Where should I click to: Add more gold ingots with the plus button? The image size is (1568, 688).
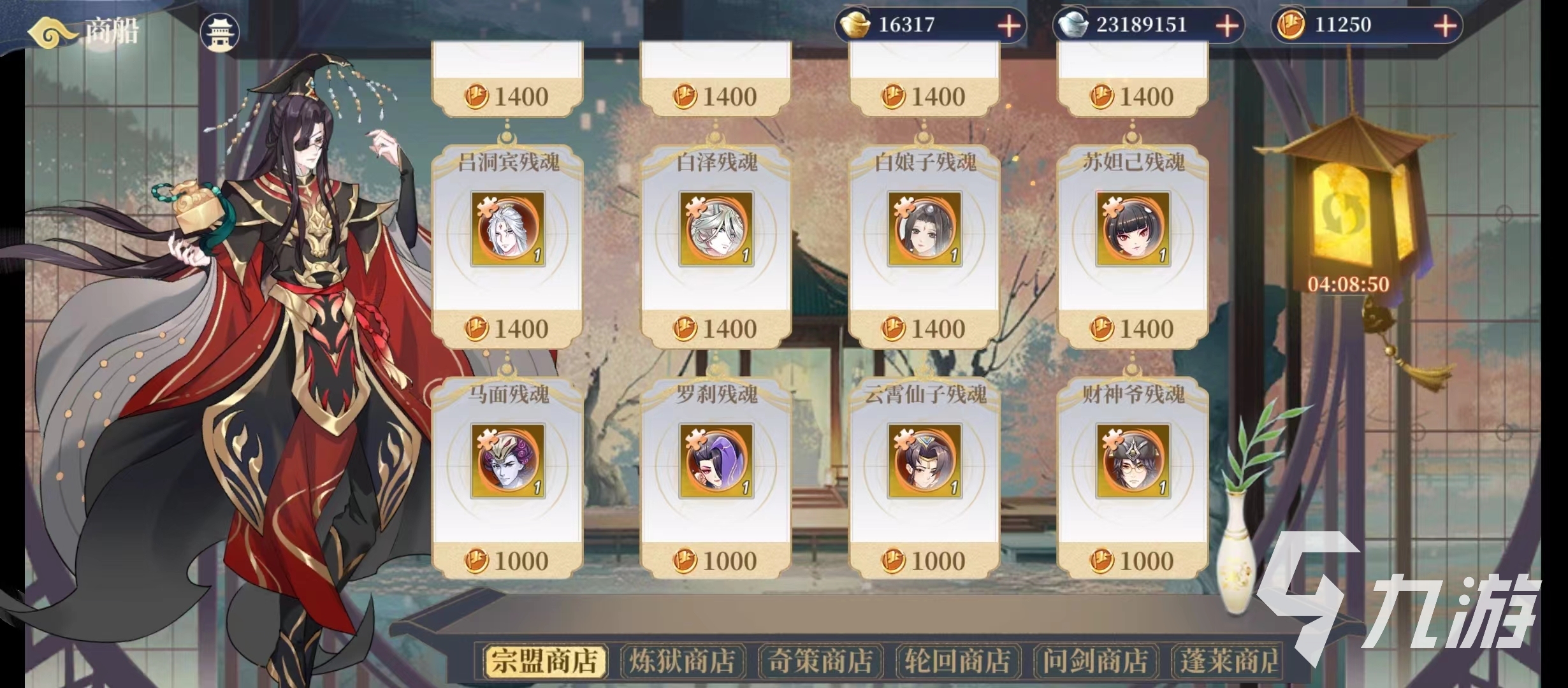(x=1008, y=26)
